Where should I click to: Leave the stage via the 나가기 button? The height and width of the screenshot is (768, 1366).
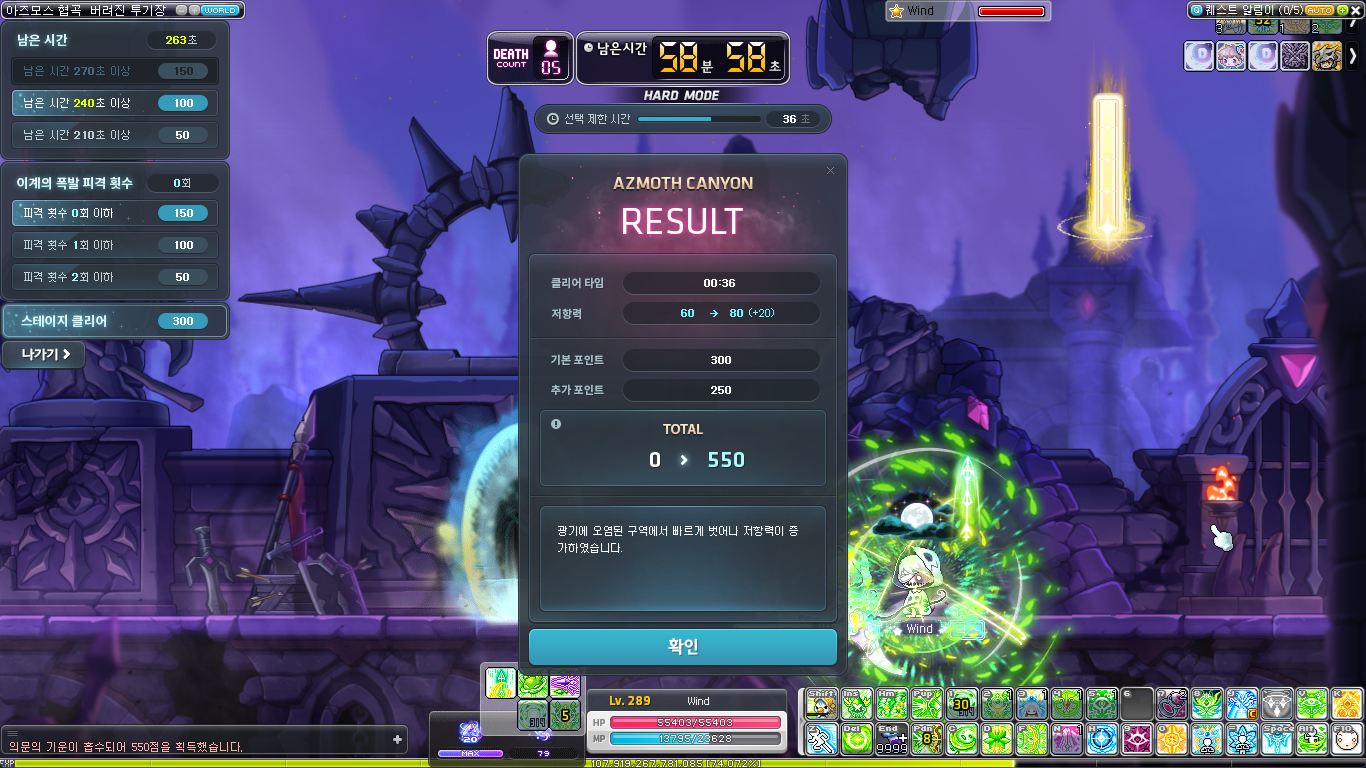click(x=43, y=354)
